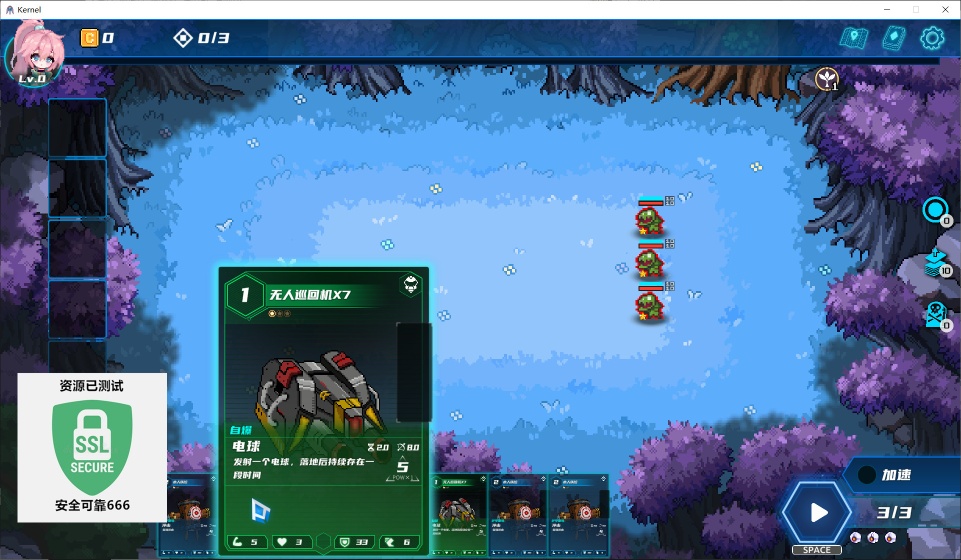Open the card deck icon

pos(893,39)
